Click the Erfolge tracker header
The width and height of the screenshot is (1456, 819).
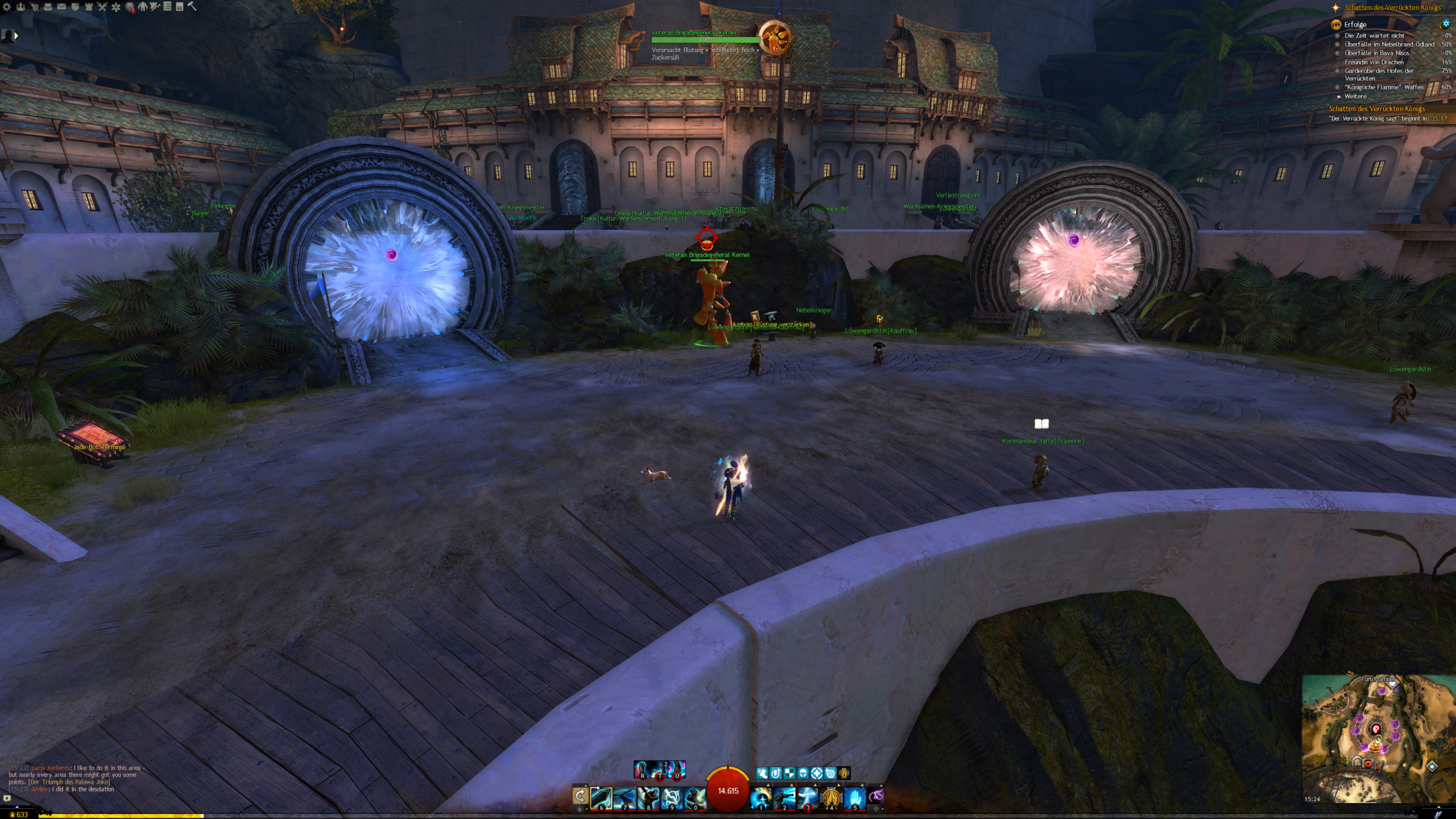pos(1355,24)
